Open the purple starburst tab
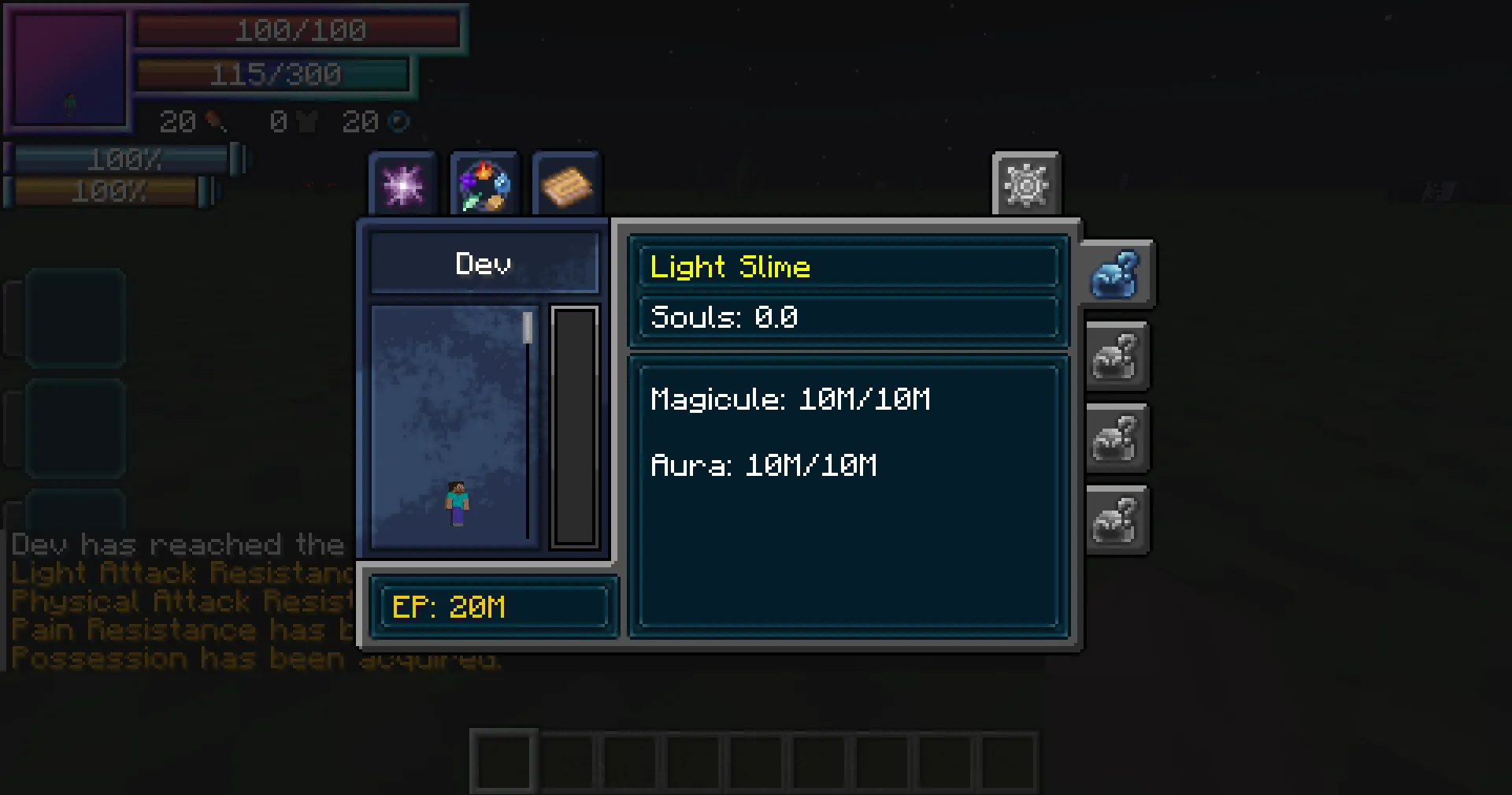 pos(402,186)
